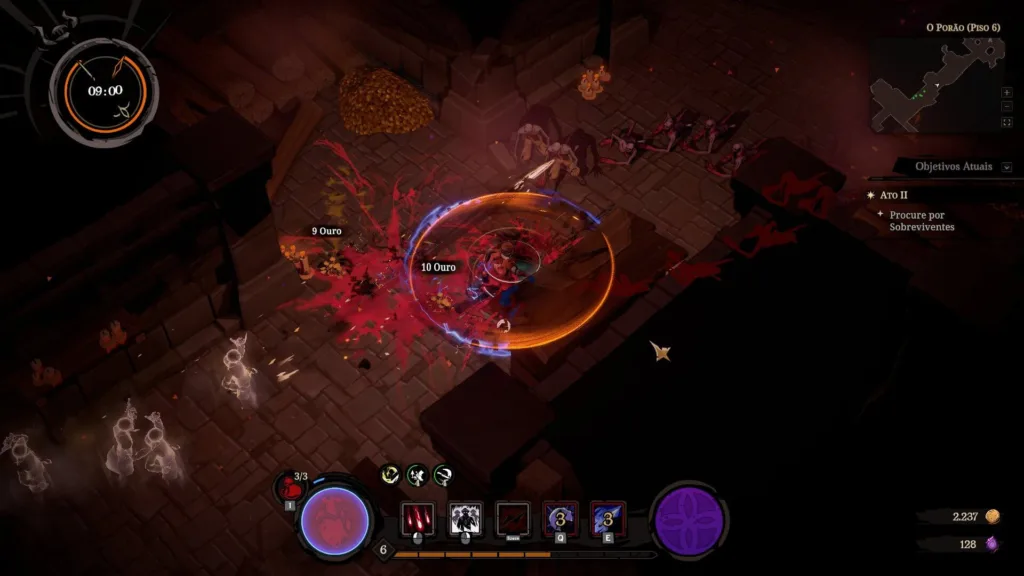This screenshot has height=576, width=1024.
Task: Zoom out on the minimap
Action: coord(1006,107)
